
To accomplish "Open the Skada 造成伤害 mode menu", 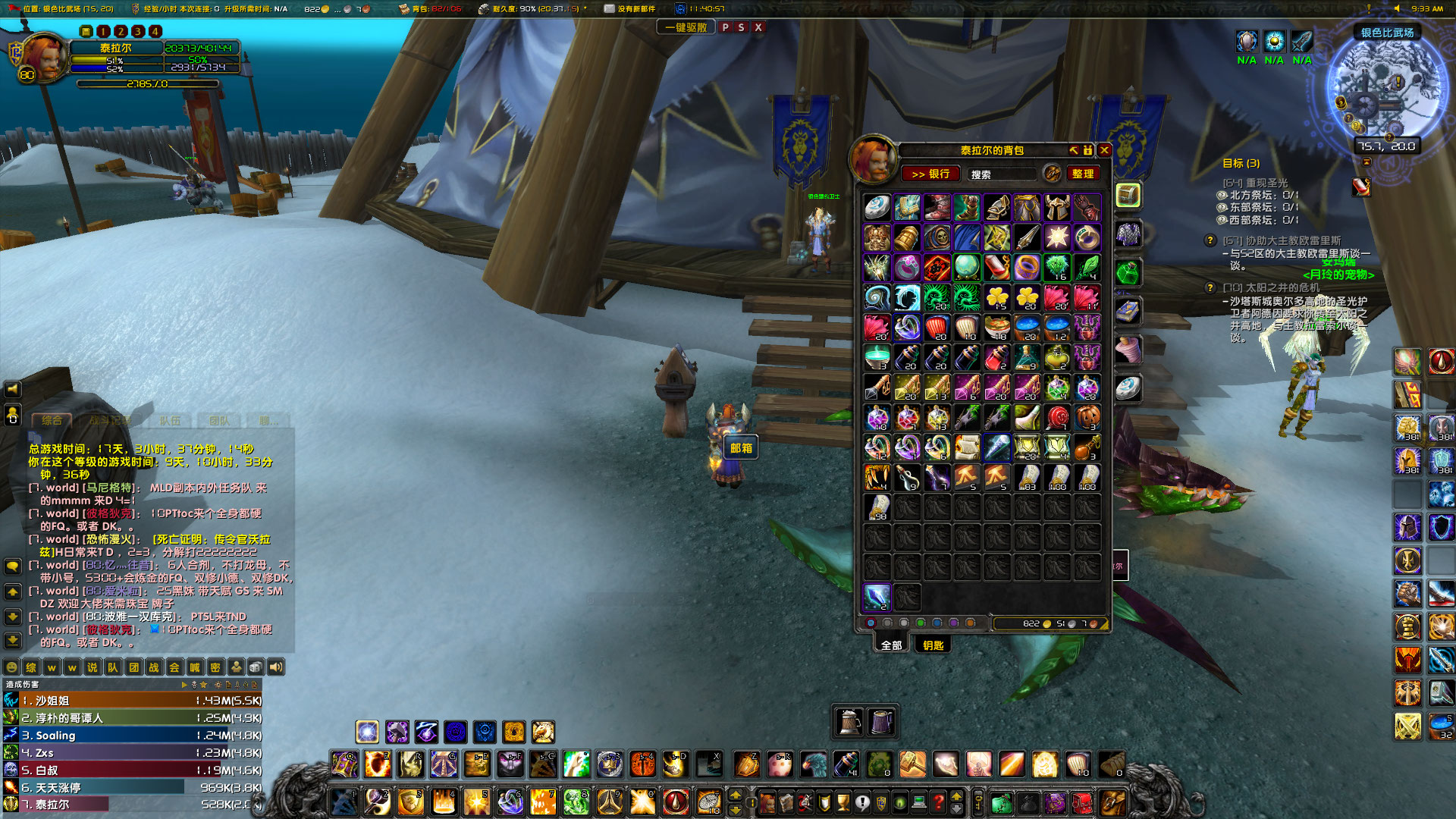I will (23, 684).
